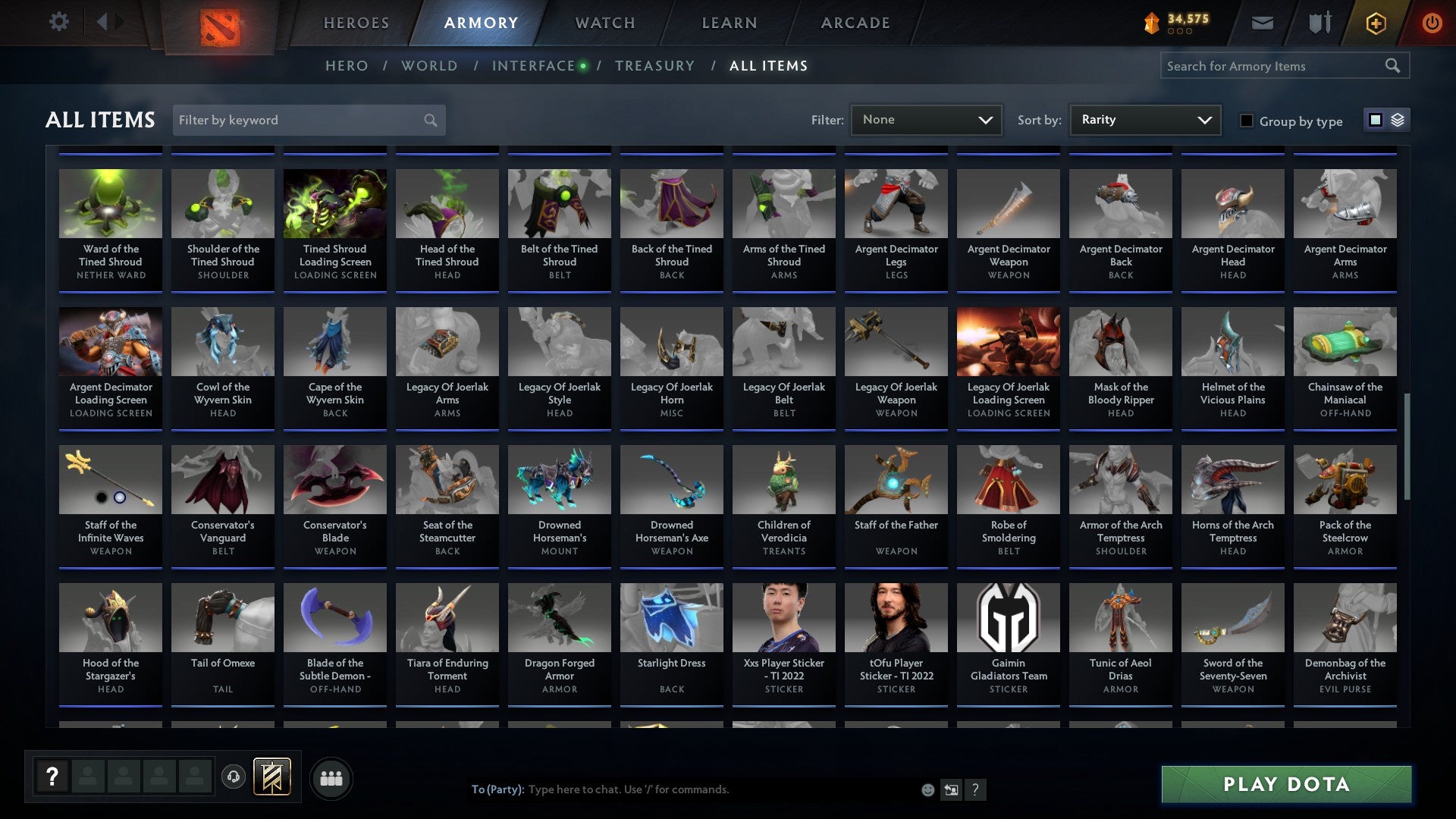Switch to stacked view with layers toggle
Screen dimensions: 1456x819
click(x=1398, y=120)
